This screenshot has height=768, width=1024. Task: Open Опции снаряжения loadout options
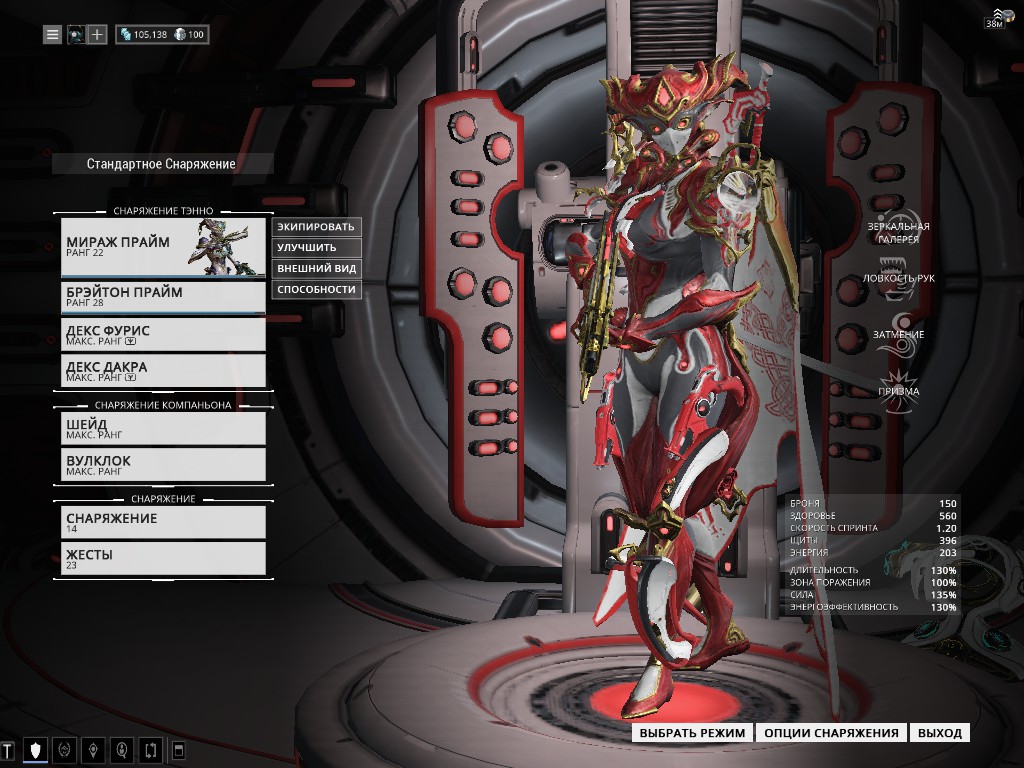coord(831,733)
